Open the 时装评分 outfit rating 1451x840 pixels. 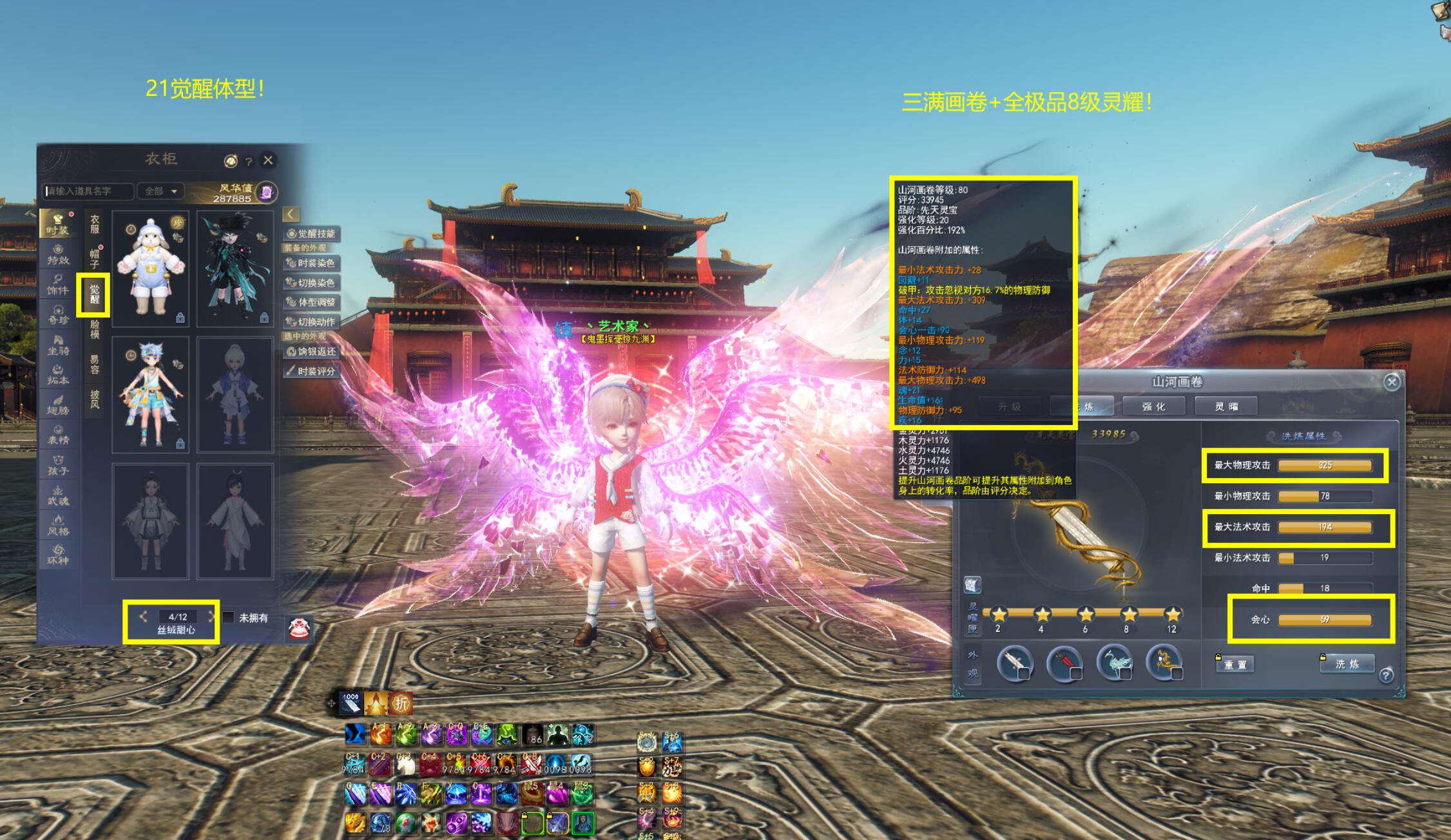point(312,370)
